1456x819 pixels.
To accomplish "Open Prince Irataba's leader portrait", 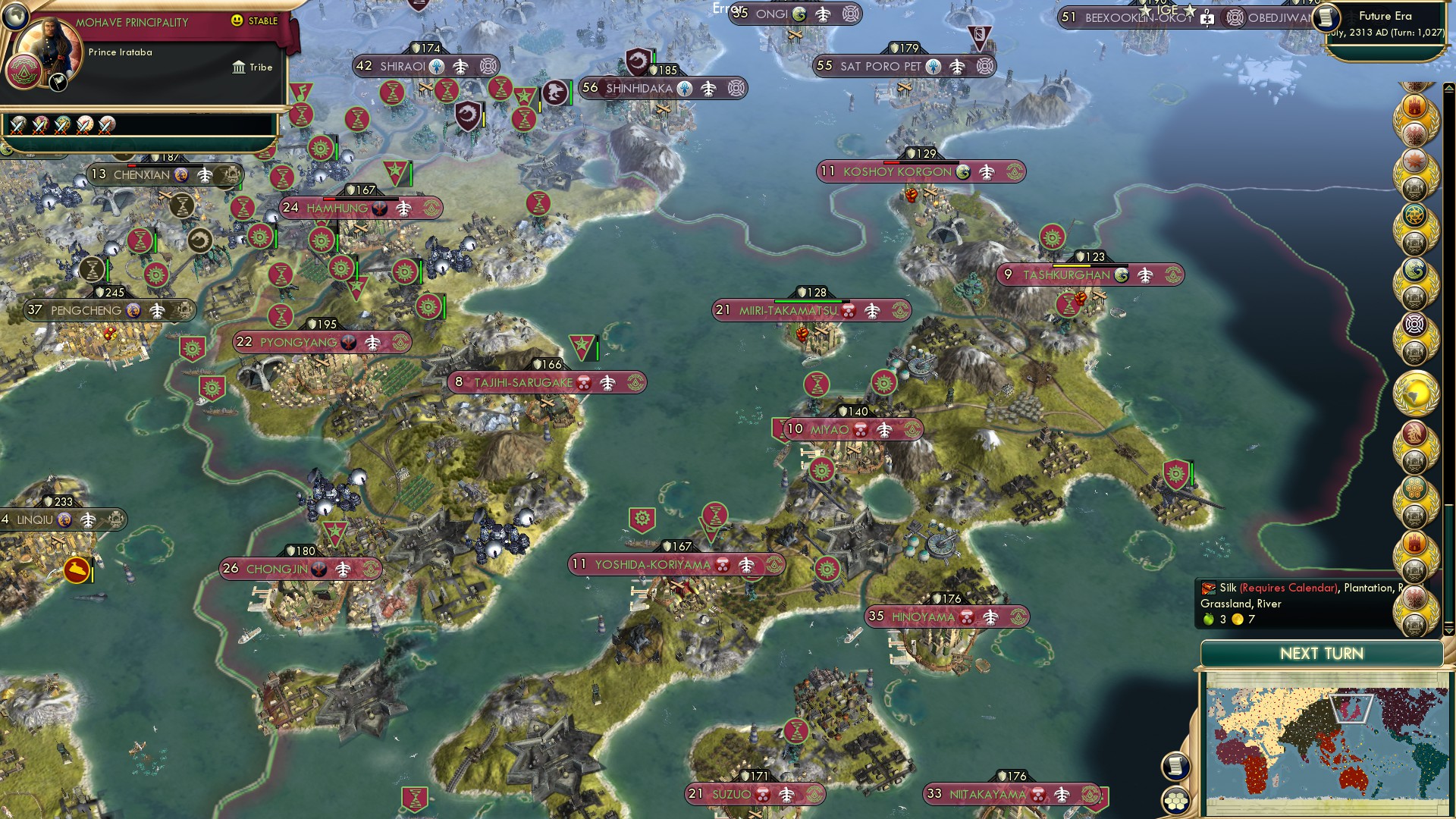I will click(48, 52).
